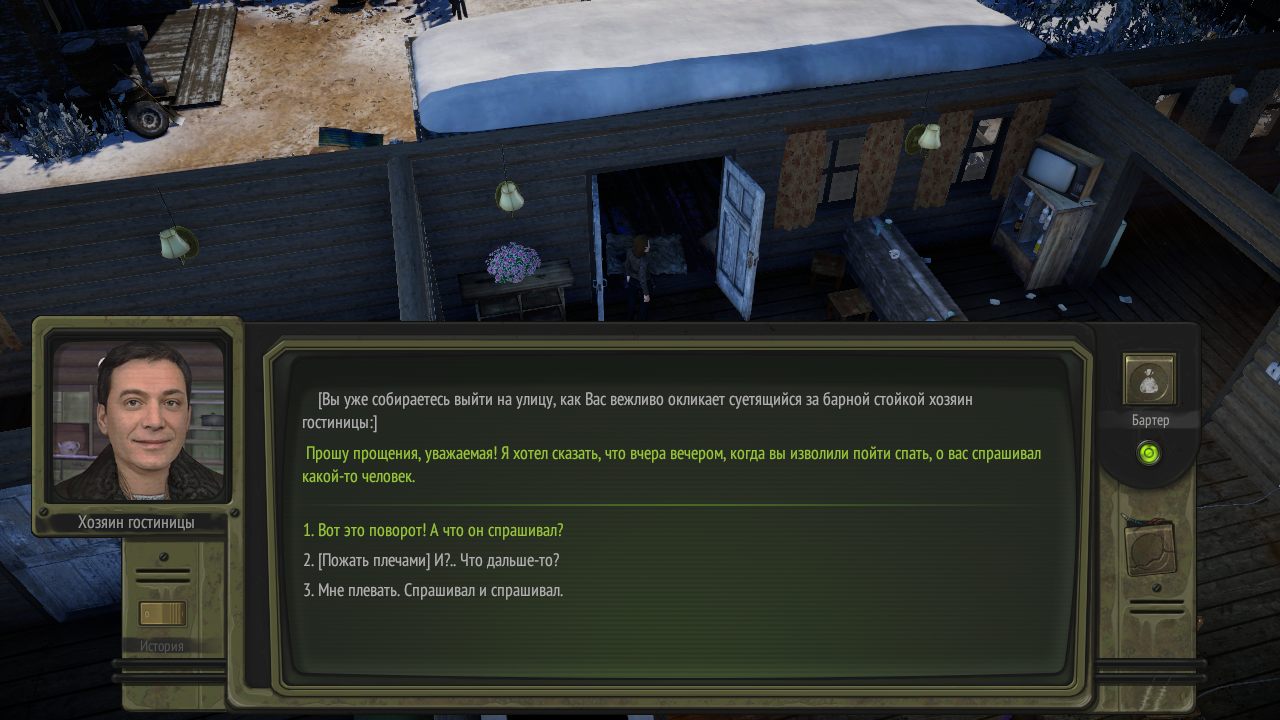1280x720 pixels.
Task: Open the Бартер trading screen
Action: [x=1149, y=380]
